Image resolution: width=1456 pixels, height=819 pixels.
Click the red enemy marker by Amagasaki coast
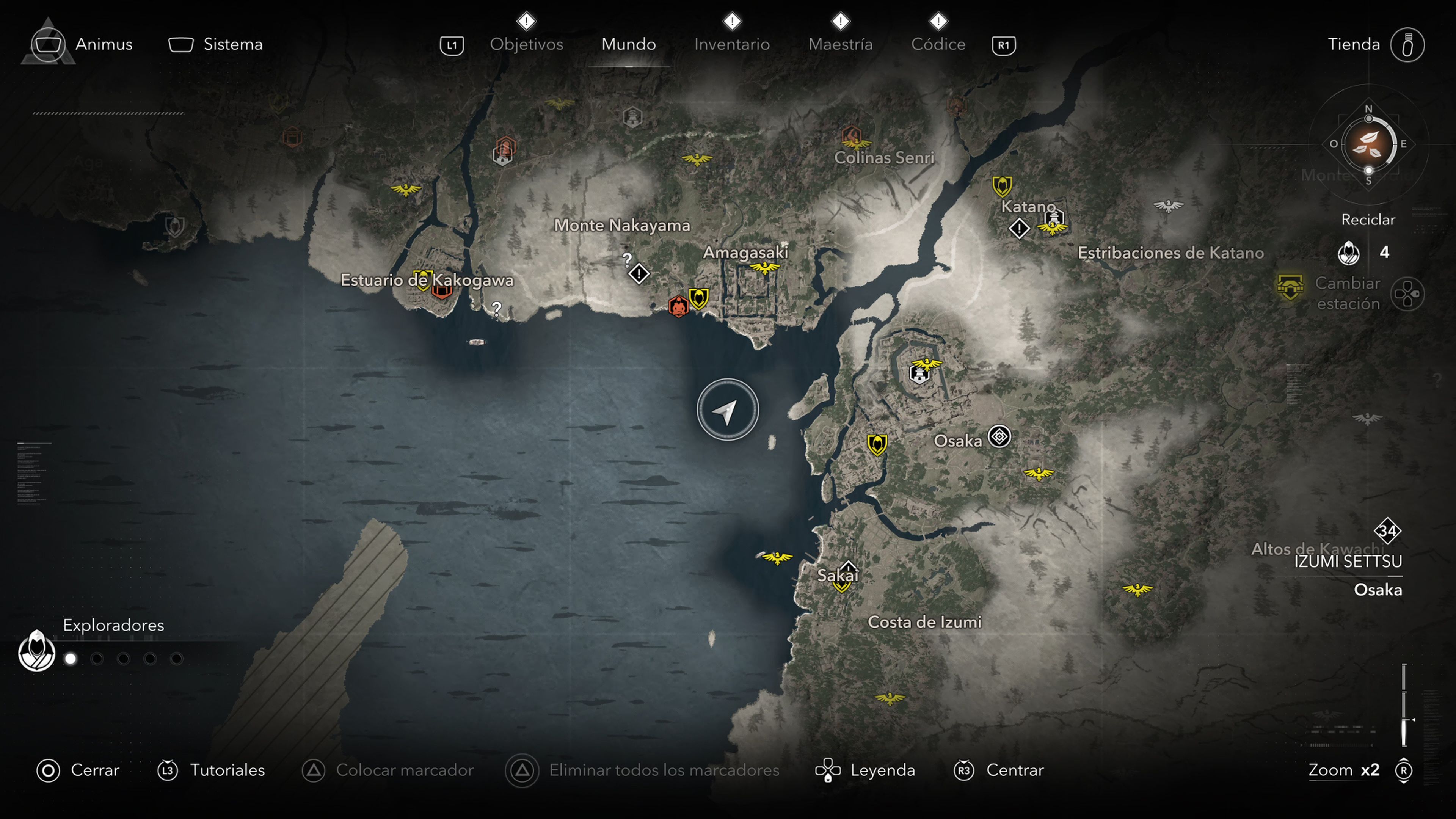pyautogui.click(x=678, y=306)
